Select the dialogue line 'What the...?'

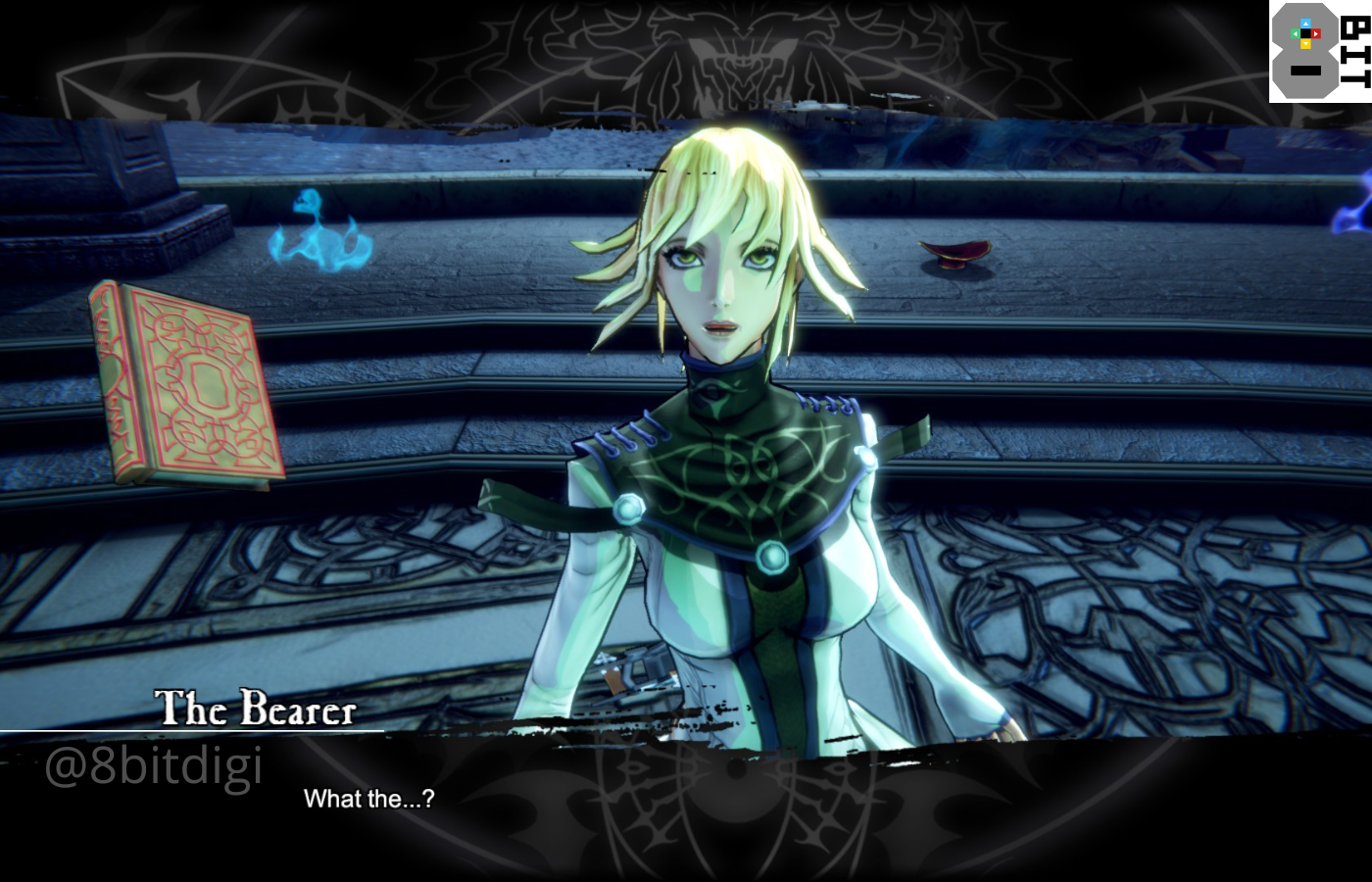coord(370,800)
